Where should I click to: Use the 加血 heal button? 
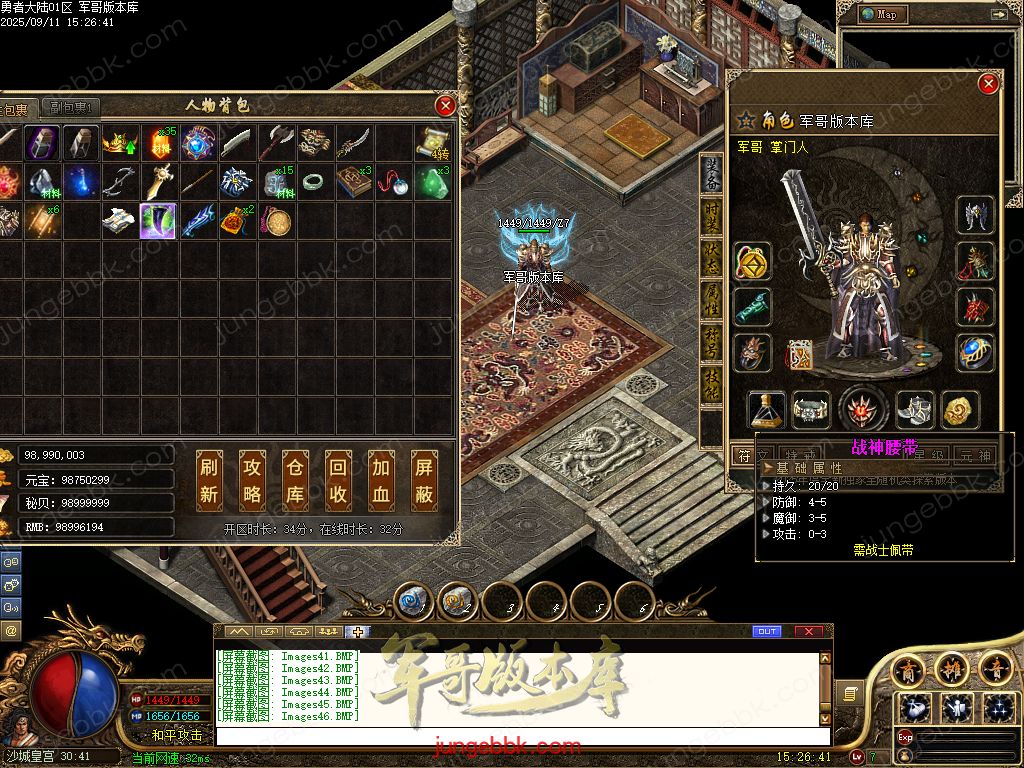coord(382,479)
